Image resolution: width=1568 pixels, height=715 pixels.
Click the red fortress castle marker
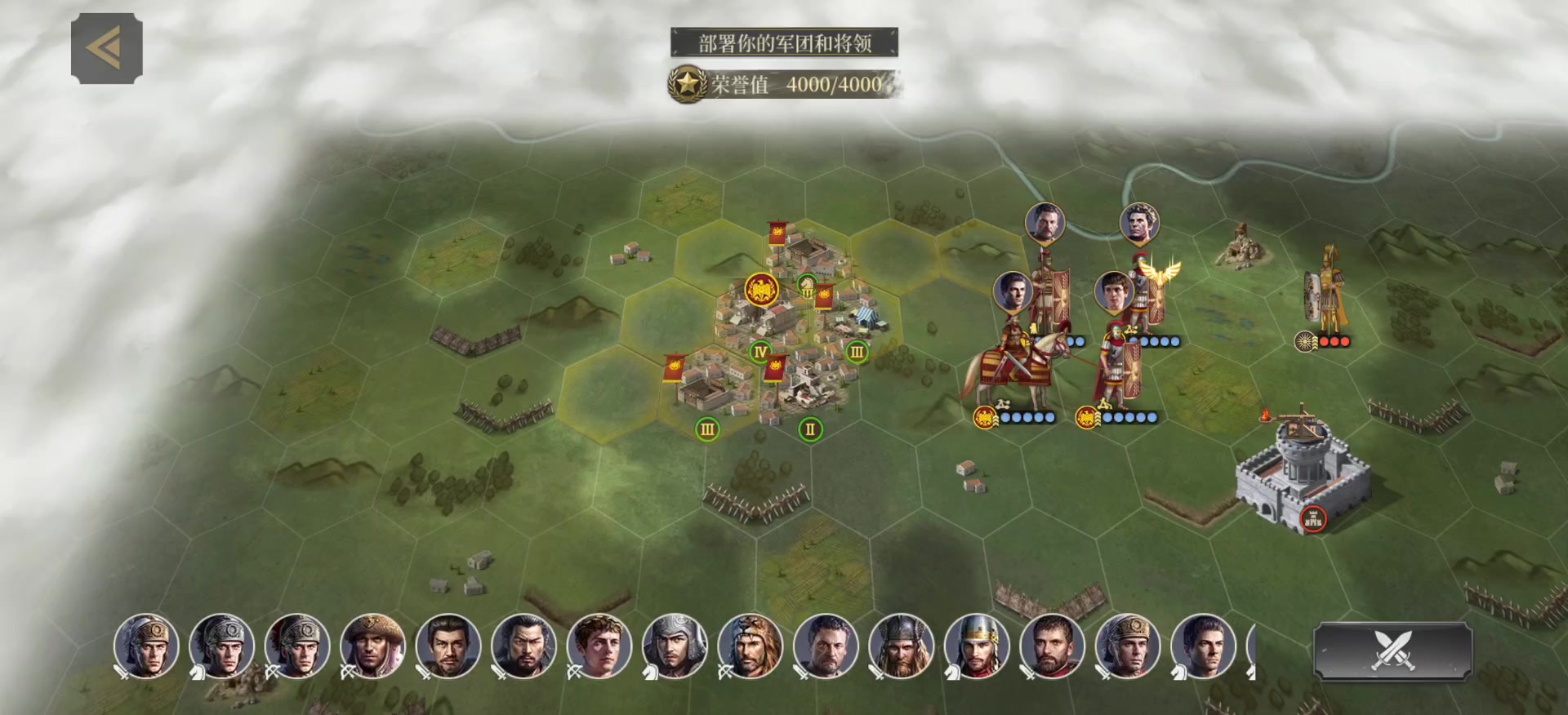[1312, 518]
